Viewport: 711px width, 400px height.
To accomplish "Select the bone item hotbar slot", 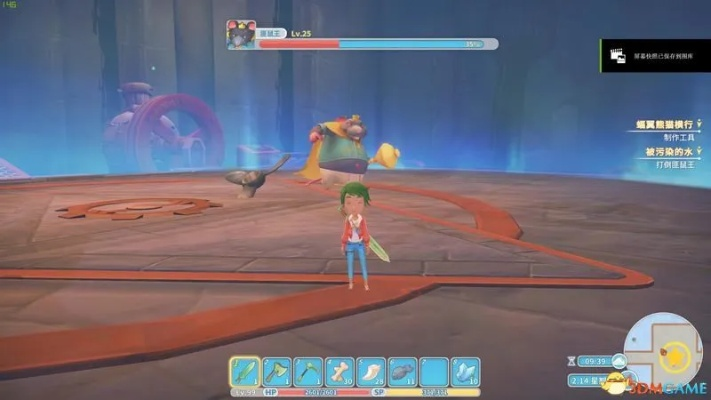I will coord(339,371).
